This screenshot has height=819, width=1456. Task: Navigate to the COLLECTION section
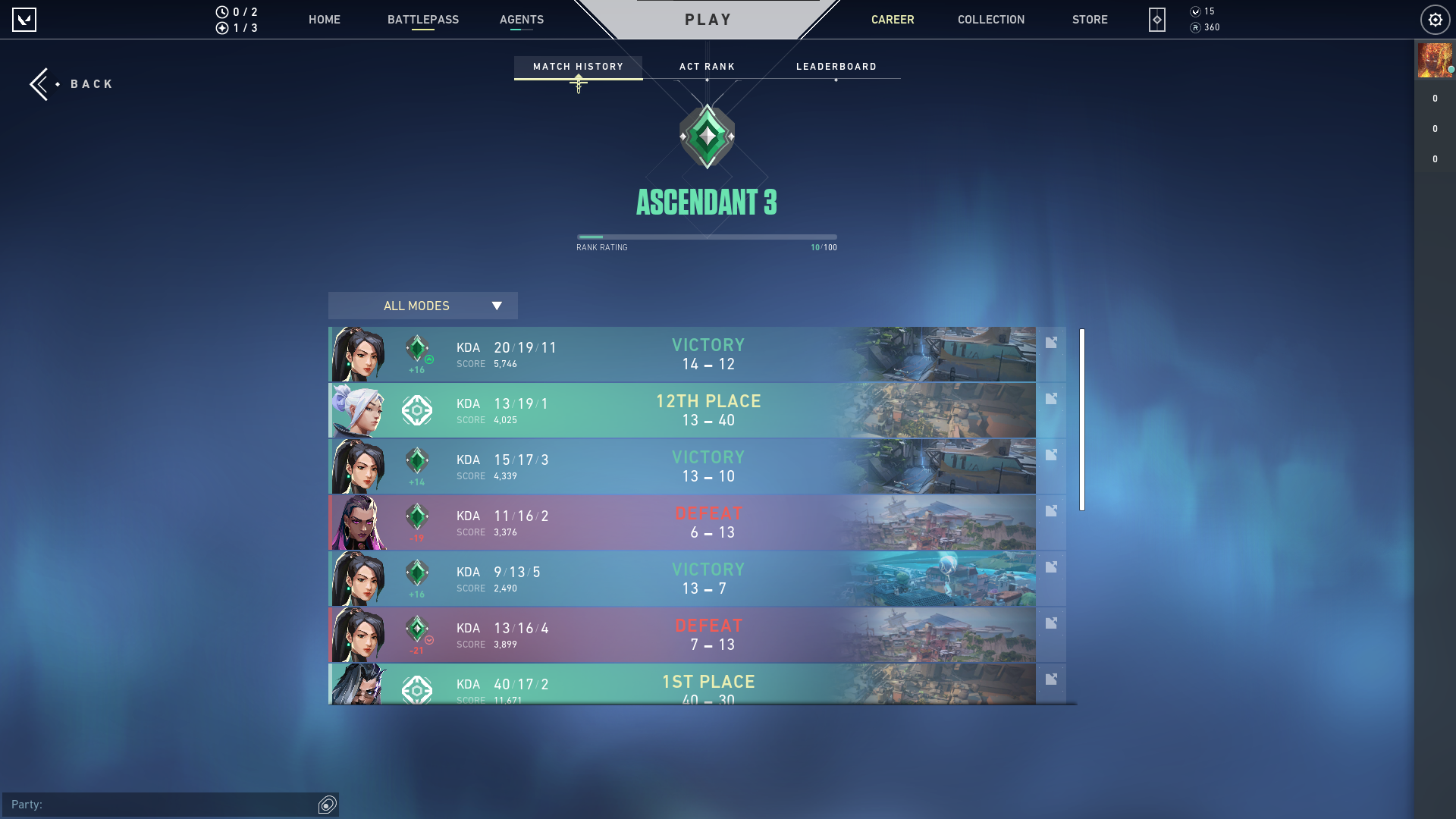(990, 20)
